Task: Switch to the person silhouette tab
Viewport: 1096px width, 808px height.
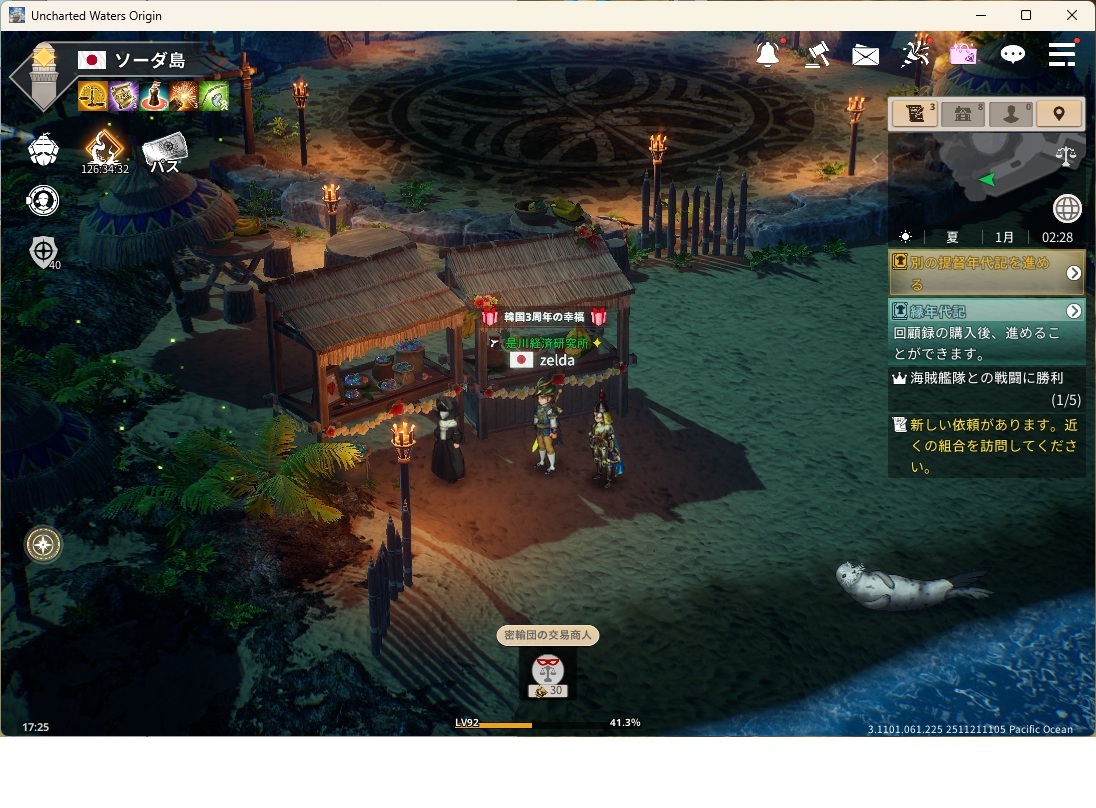Action: pos(1011,114)
